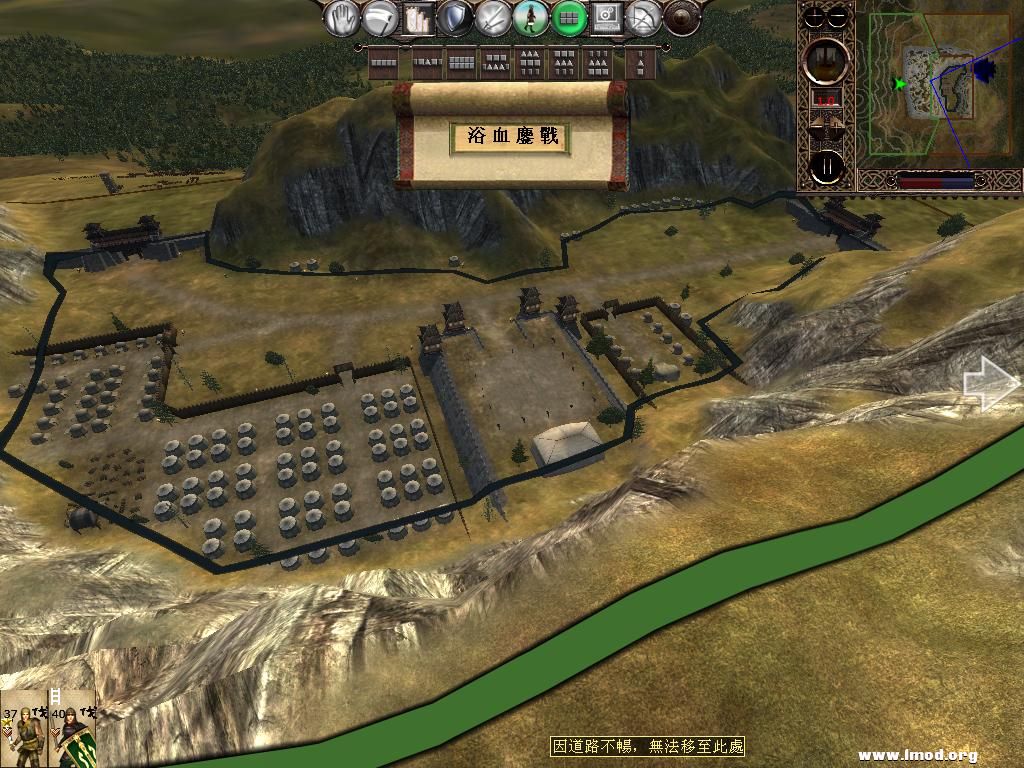Zoom in the minimap with plus button

814,17
